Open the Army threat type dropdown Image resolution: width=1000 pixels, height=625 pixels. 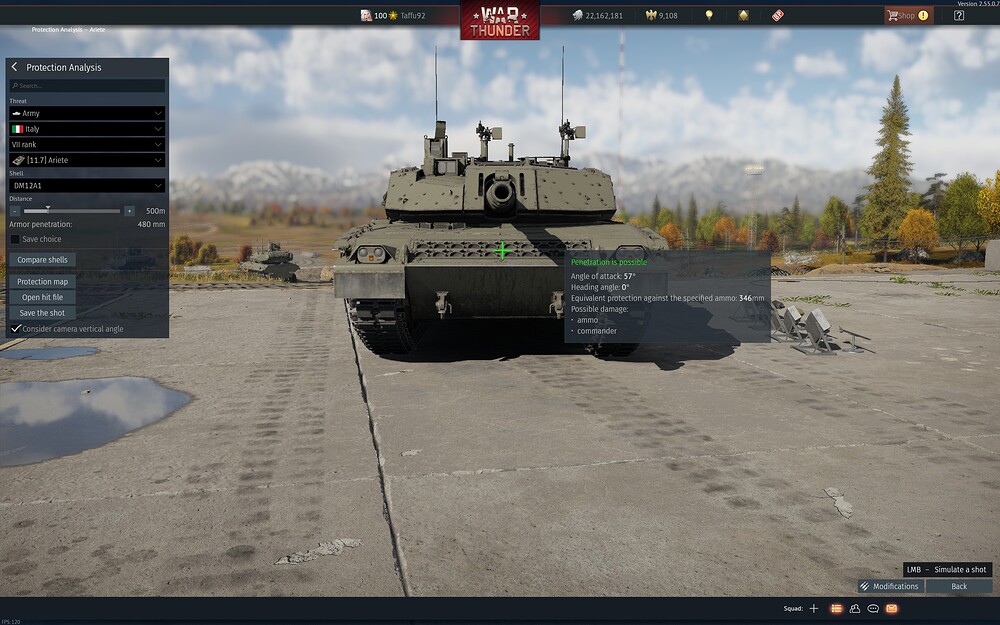tap(87, 114)
